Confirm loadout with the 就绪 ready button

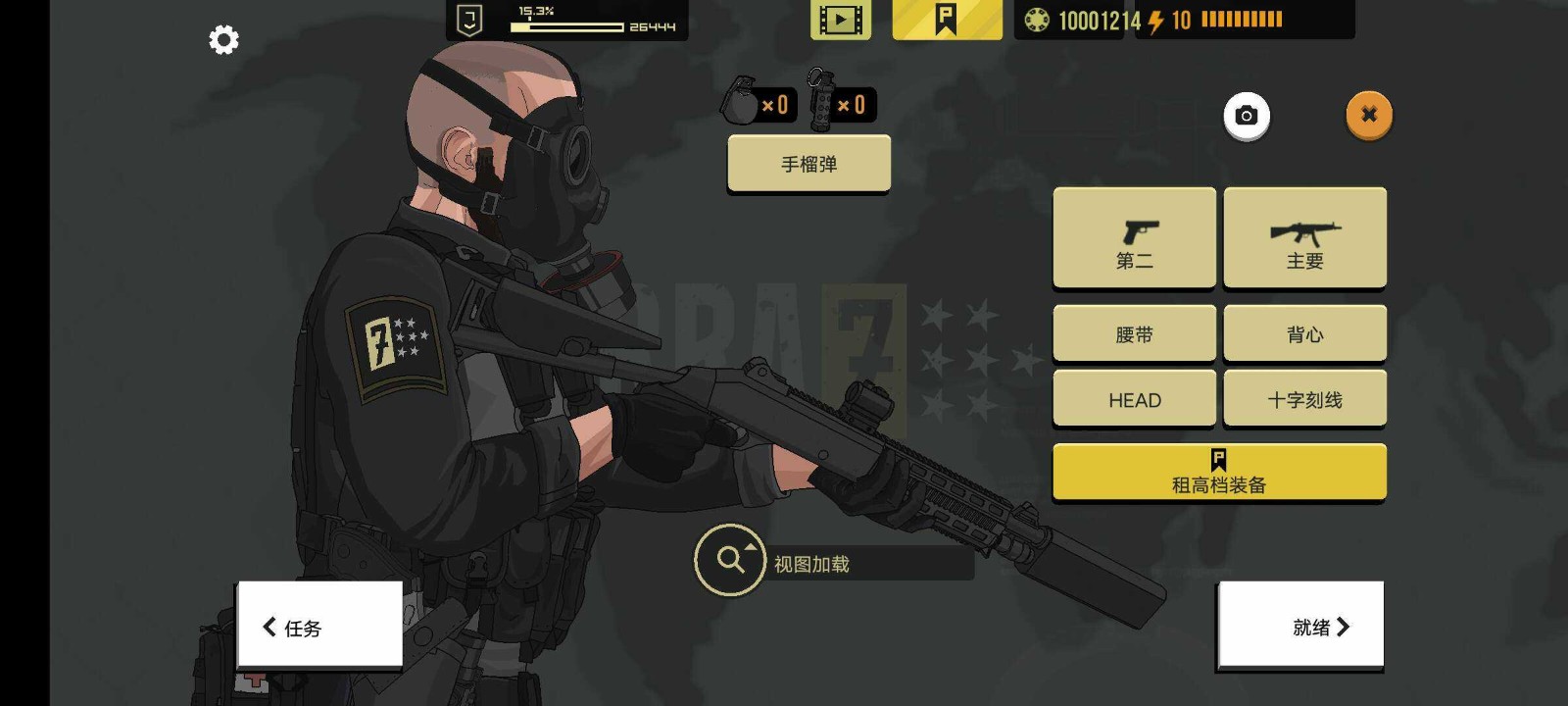[x=1300, y=627]
